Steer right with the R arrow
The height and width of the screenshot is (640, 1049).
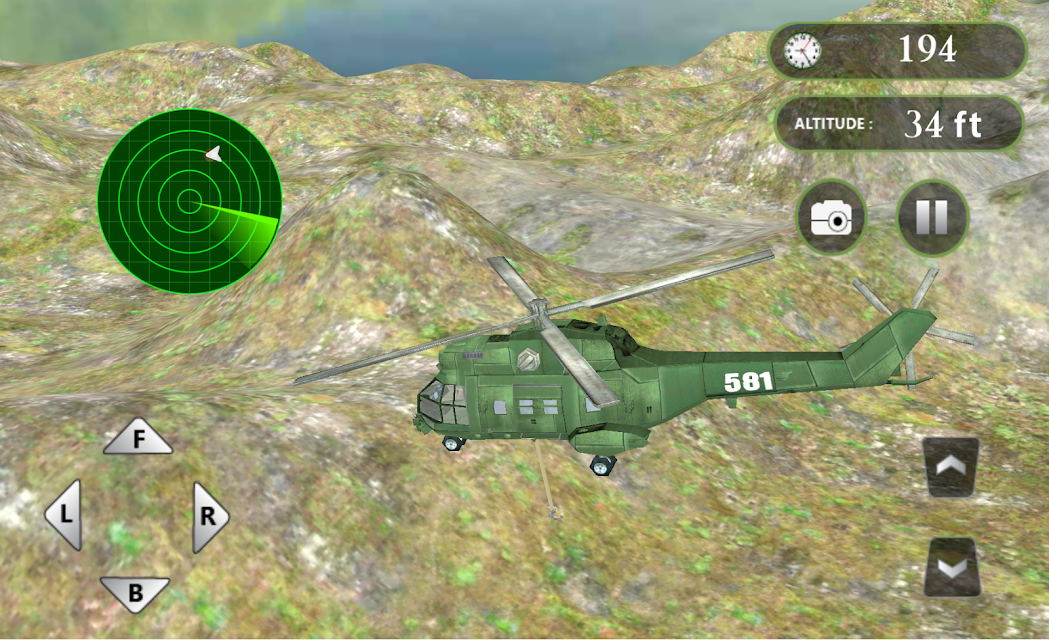click(x=208, y=516)
